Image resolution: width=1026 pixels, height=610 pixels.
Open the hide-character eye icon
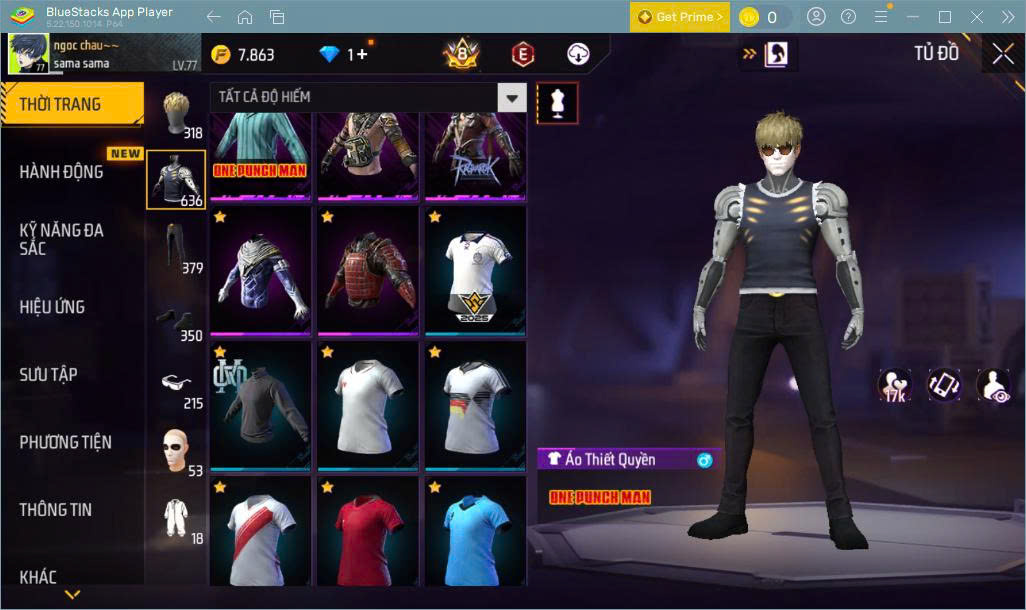993,385
